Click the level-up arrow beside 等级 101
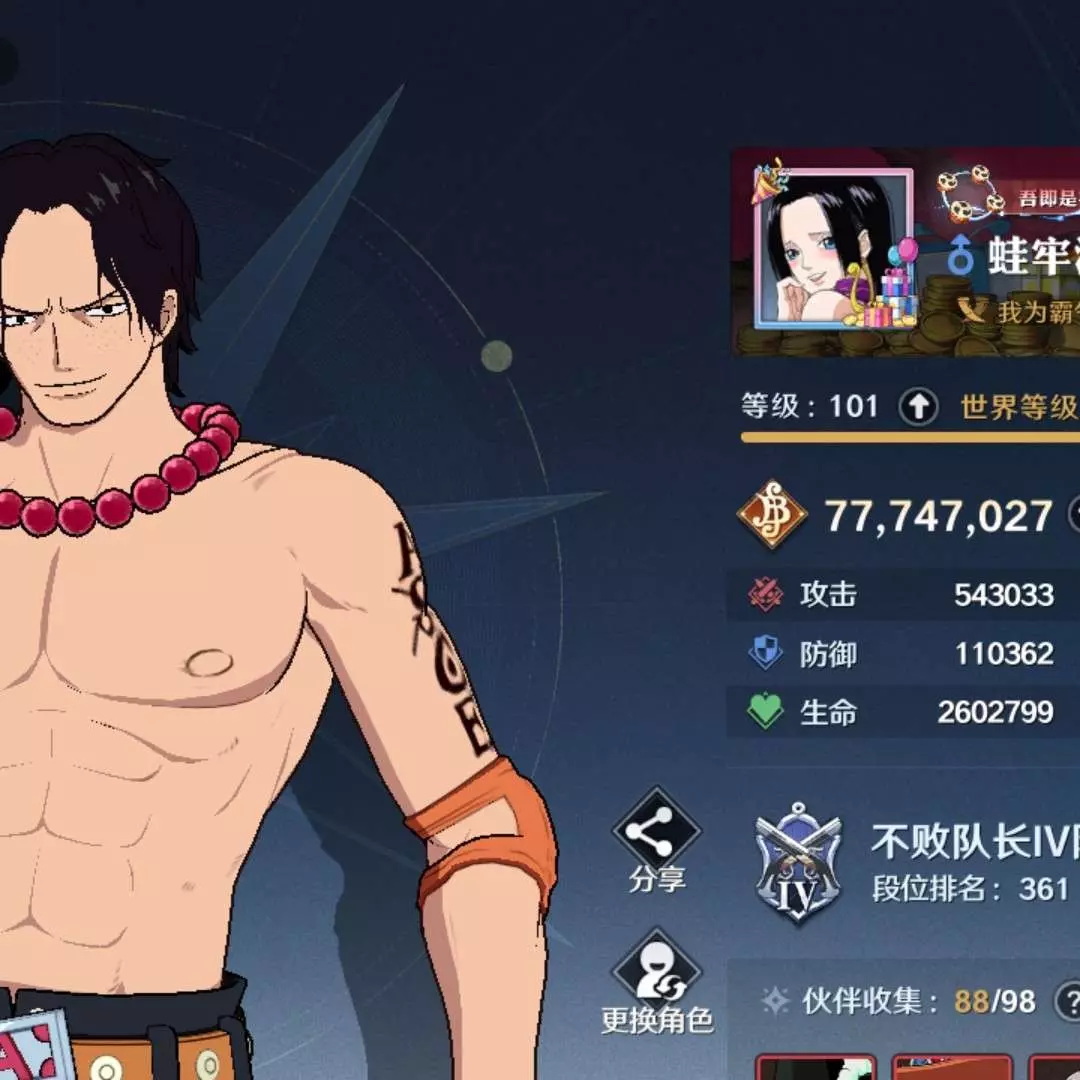Image resolution: width=1080 pixels, height=1080 pixels. (918, 407)
